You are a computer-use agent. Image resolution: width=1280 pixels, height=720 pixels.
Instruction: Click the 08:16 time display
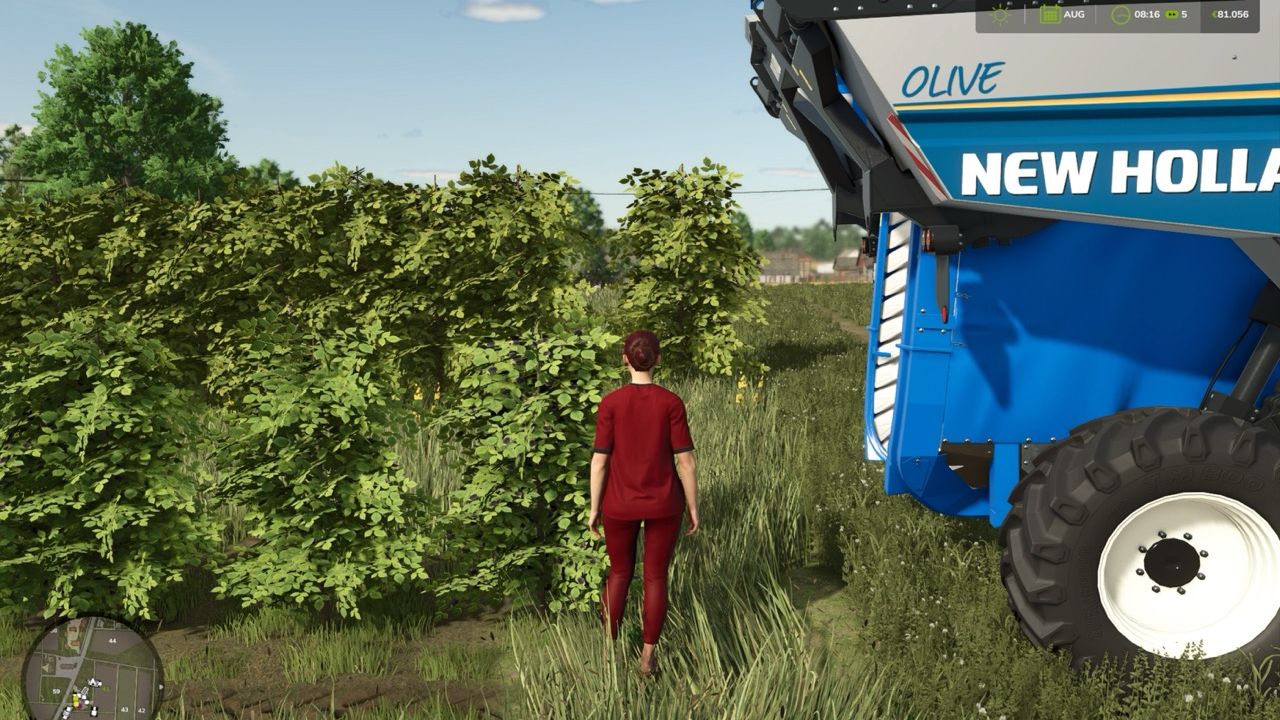(x=1147, y=15)
